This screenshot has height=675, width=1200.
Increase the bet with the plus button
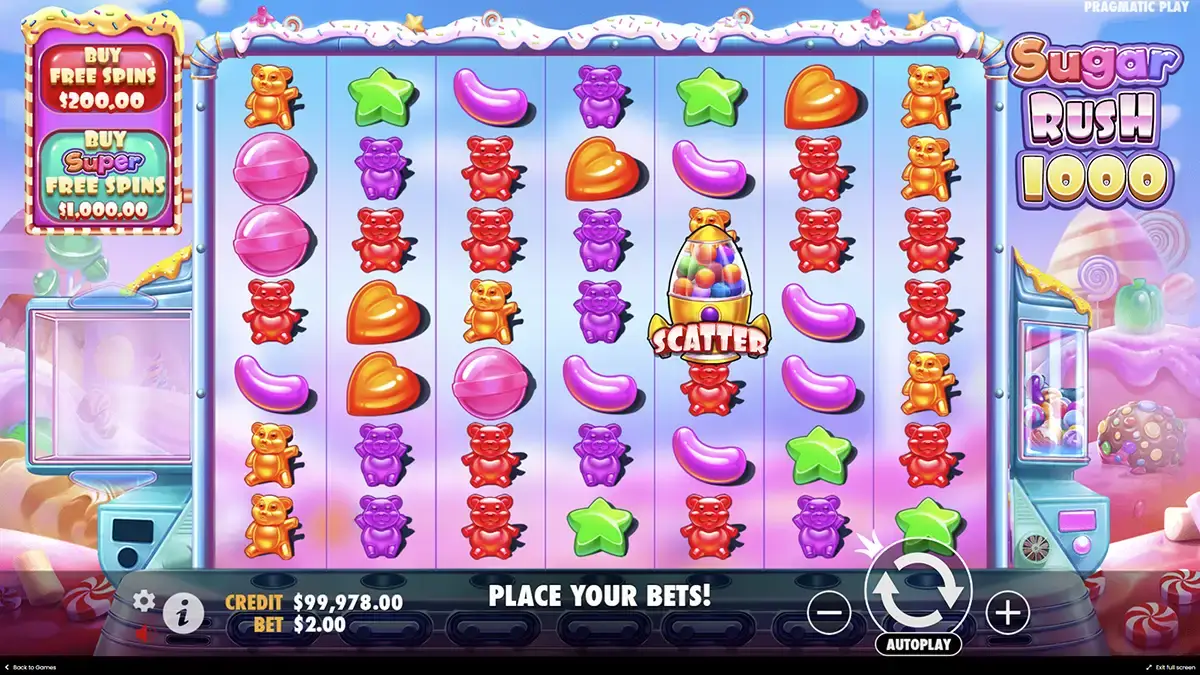point(1007,612)
